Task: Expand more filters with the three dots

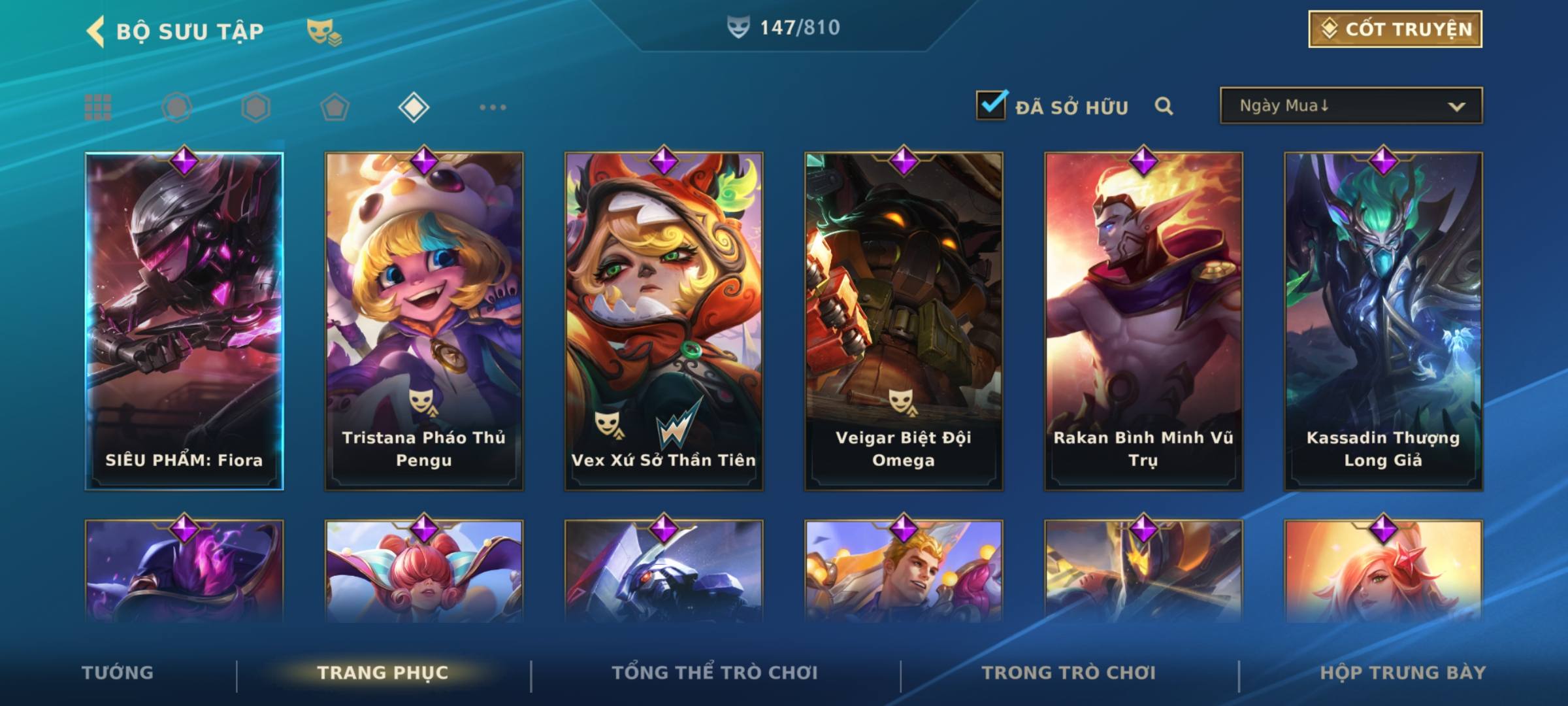Action: coord(493,107)
